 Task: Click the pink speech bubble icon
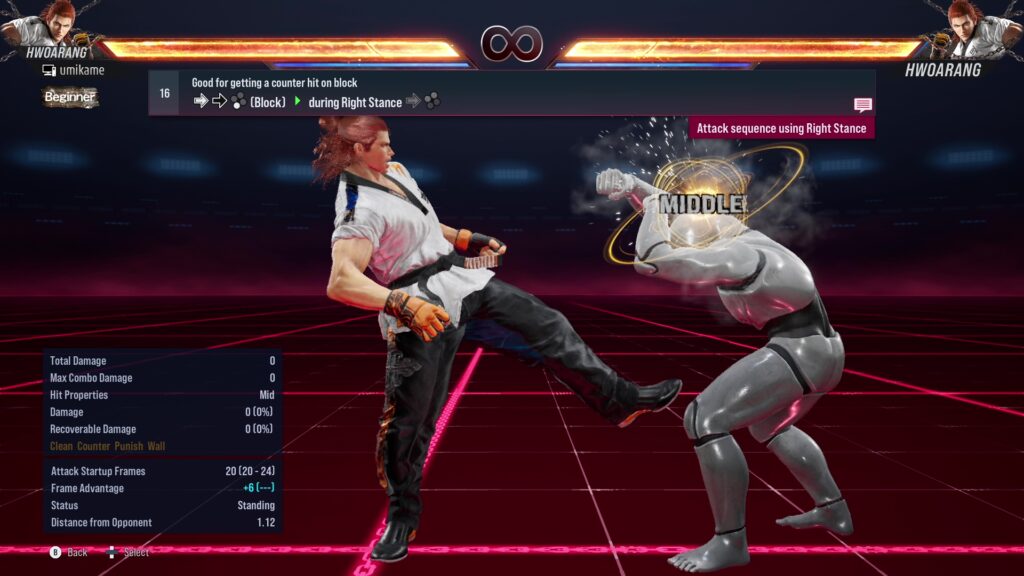tap(862, 105)
